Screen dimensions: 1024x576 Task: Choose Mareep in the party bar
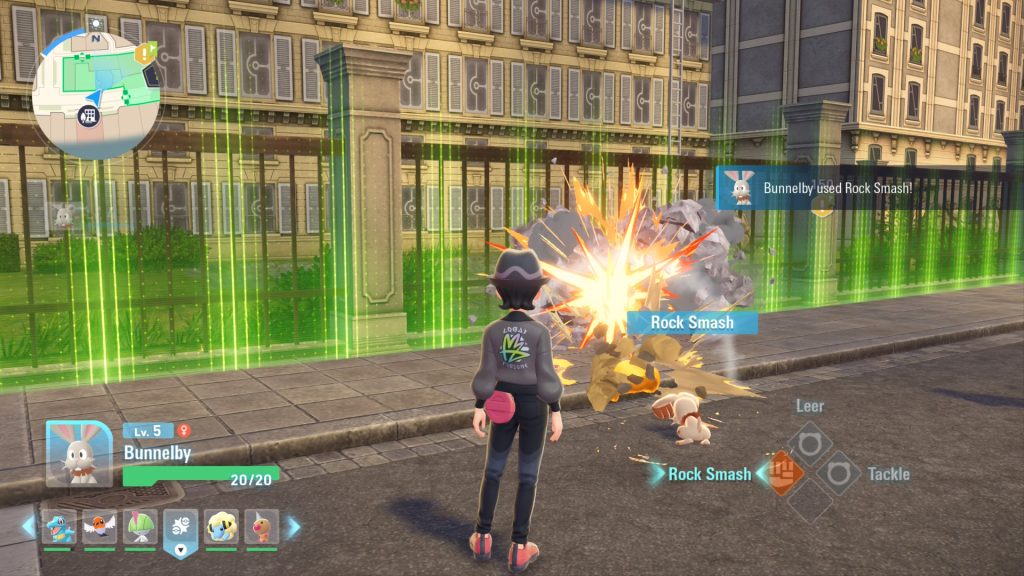(222, 526)
